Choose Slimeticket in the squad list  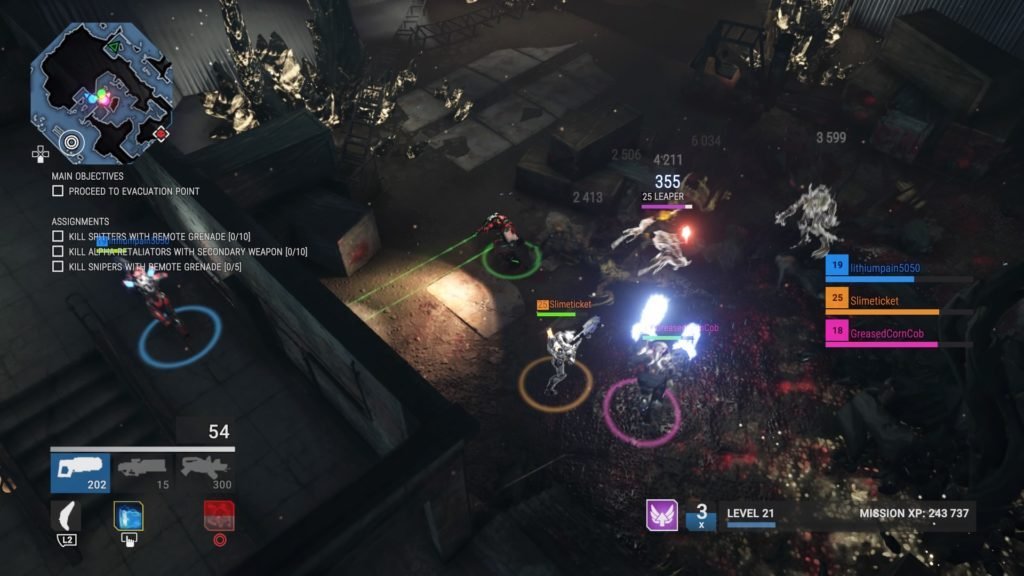pos(873,300)
